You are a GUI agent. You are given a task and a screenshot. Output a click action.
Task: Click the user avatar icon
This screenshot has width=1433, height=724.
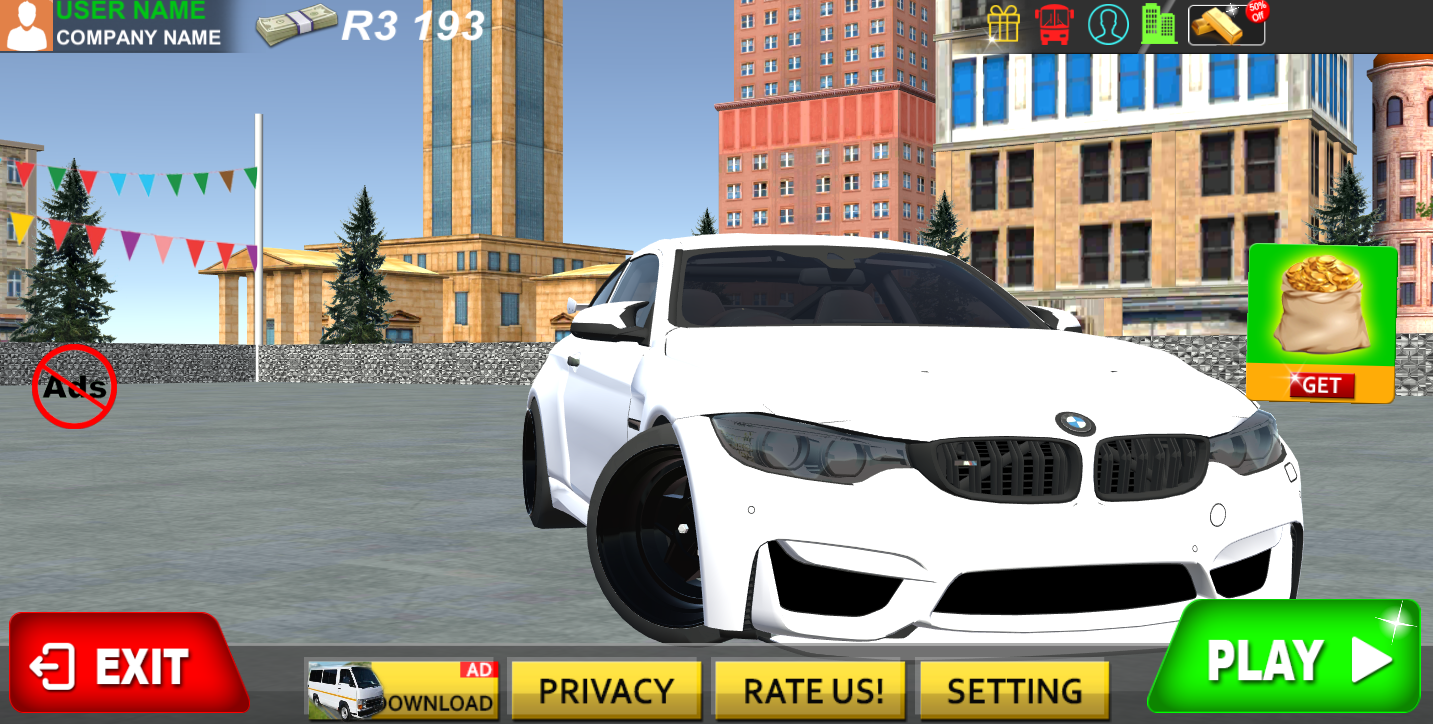[x=27, y=24]
